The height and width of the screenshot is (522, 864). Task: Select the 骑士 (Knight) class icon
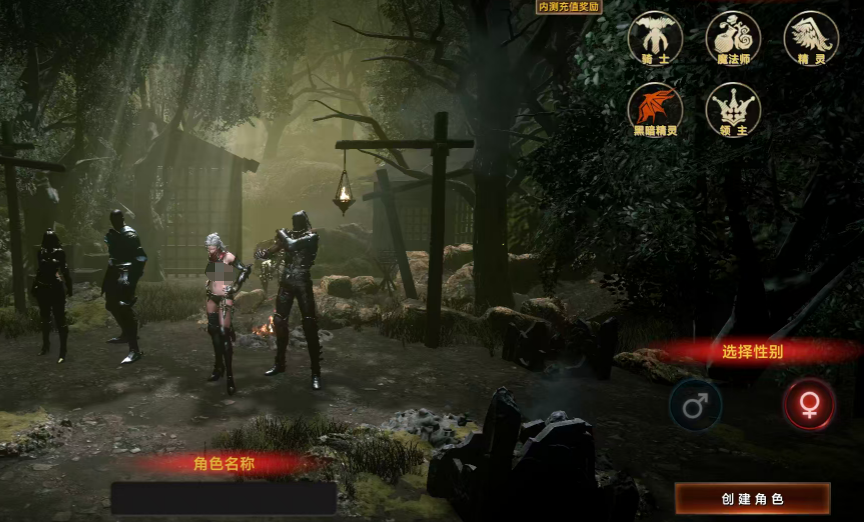(x=655, y=36)
